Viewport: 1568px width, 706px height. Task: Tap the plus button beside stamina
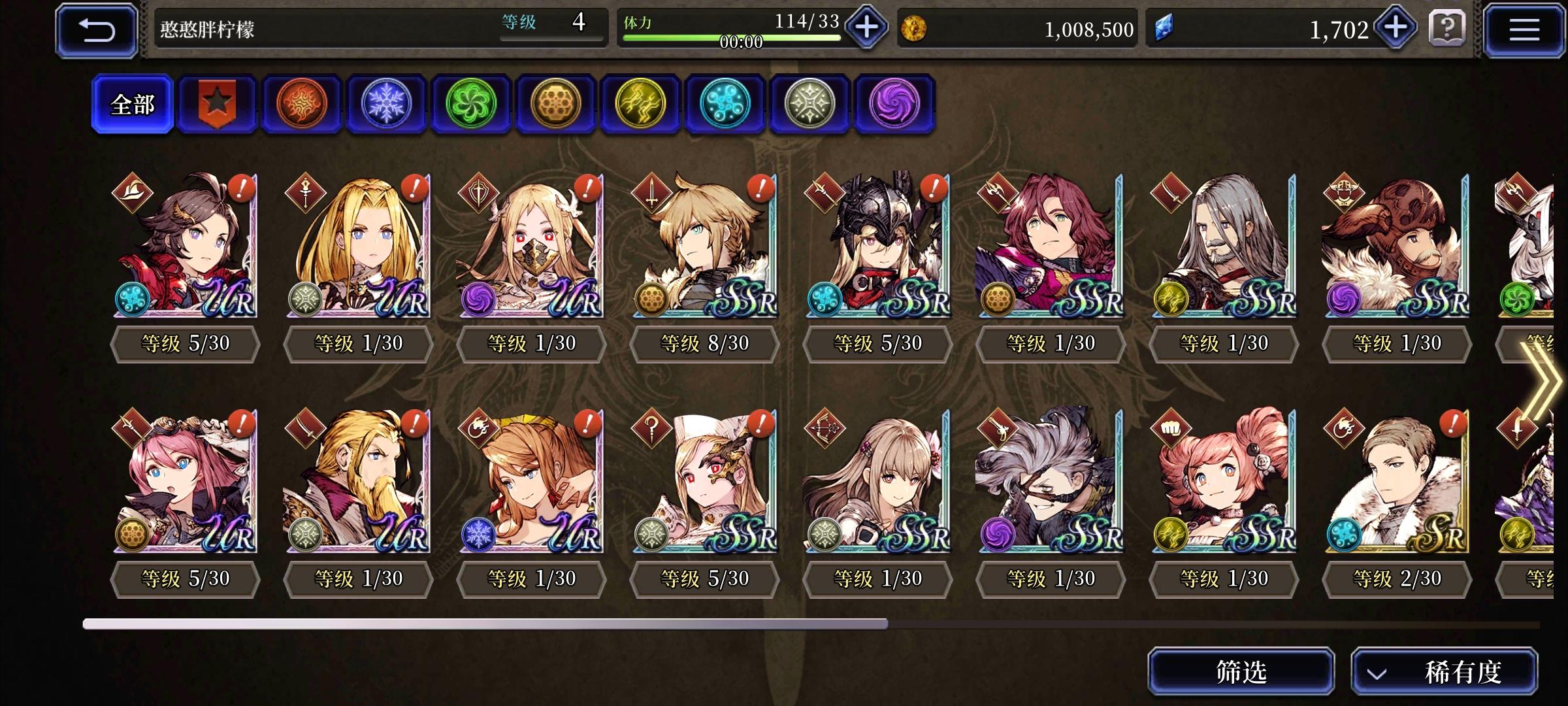(x=866, y=27)
